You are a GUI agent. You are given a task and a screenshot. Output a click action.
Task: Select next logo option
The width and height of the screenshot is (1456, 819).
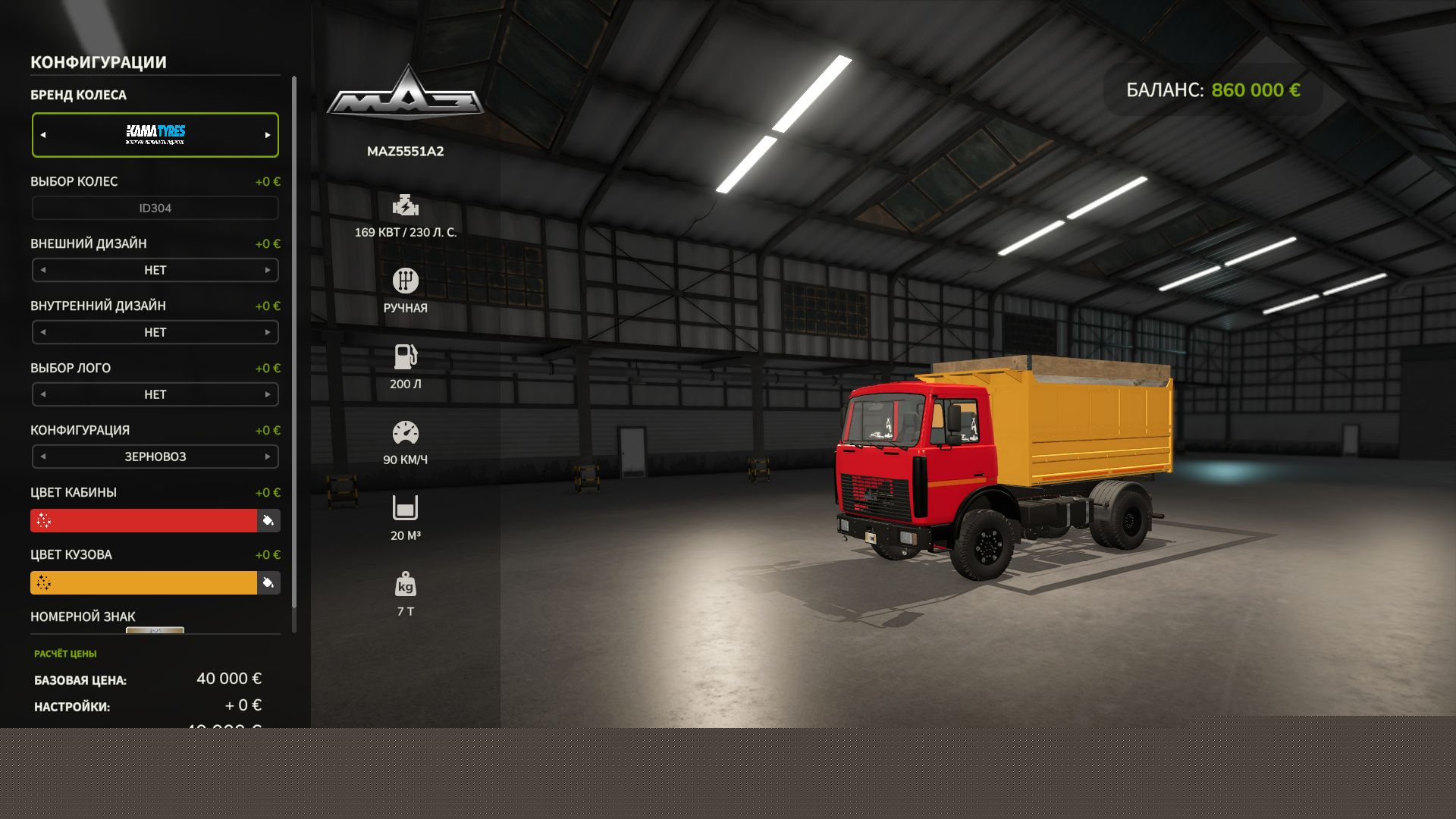click(x=268, y=394)
